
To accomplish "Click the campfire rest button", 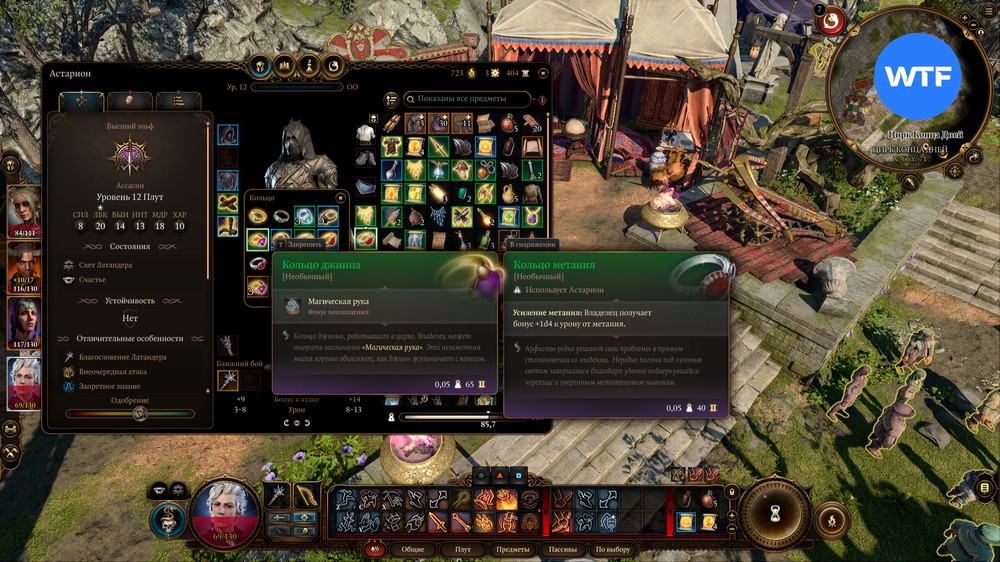I will [829, 520].
